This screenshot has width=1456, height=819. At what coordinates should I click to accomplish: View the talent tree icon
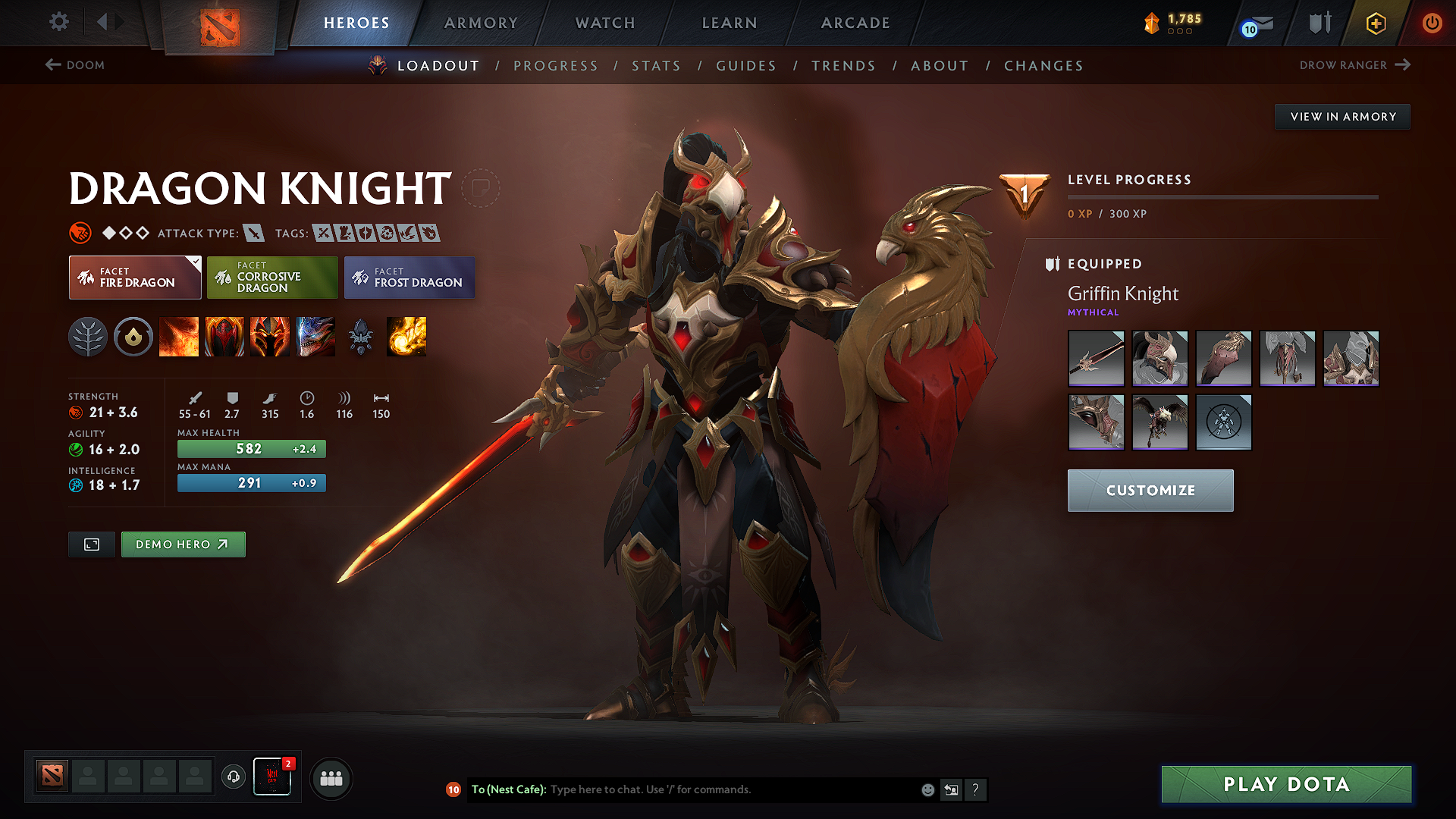89,337
